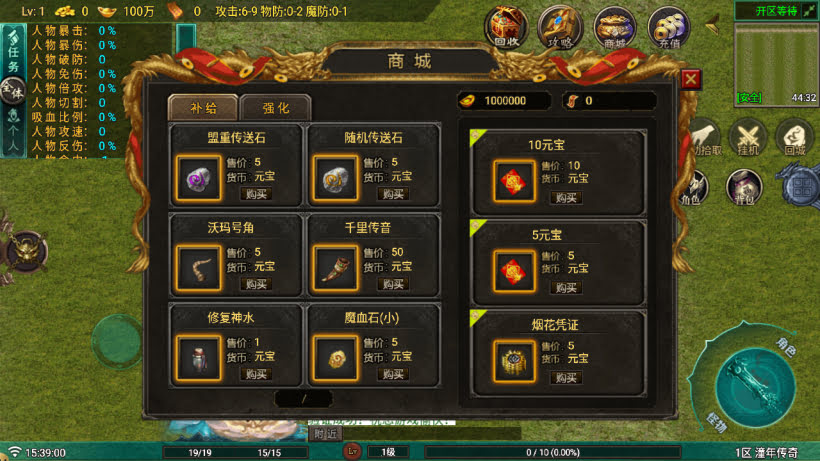820x461 pixels.
Task: Toggle the 挂机 auto-battle icon
Action: [747, 137]
